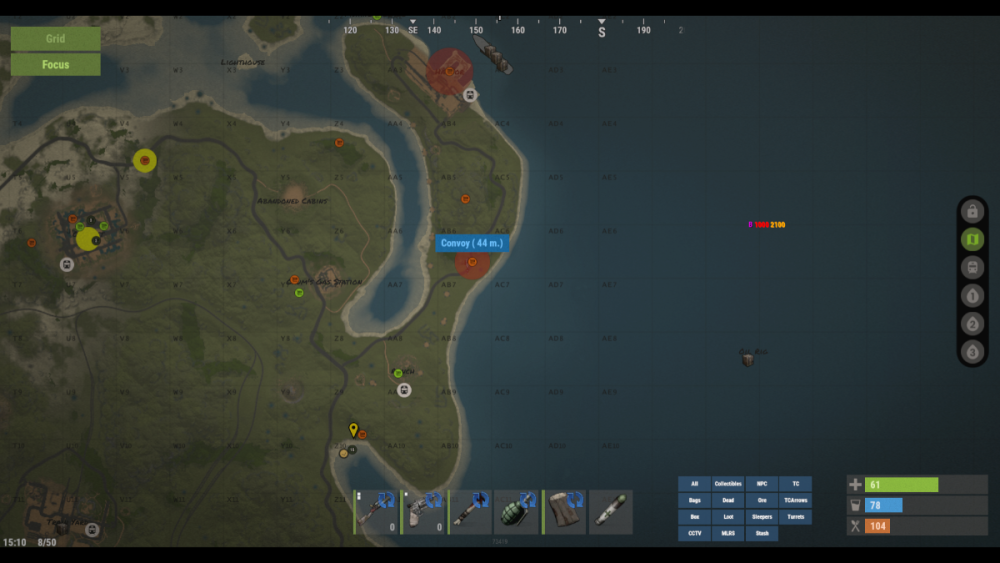Toggle the Stash filter
This screenshot has width=1000, height=563.
click(x=762, y=534)
